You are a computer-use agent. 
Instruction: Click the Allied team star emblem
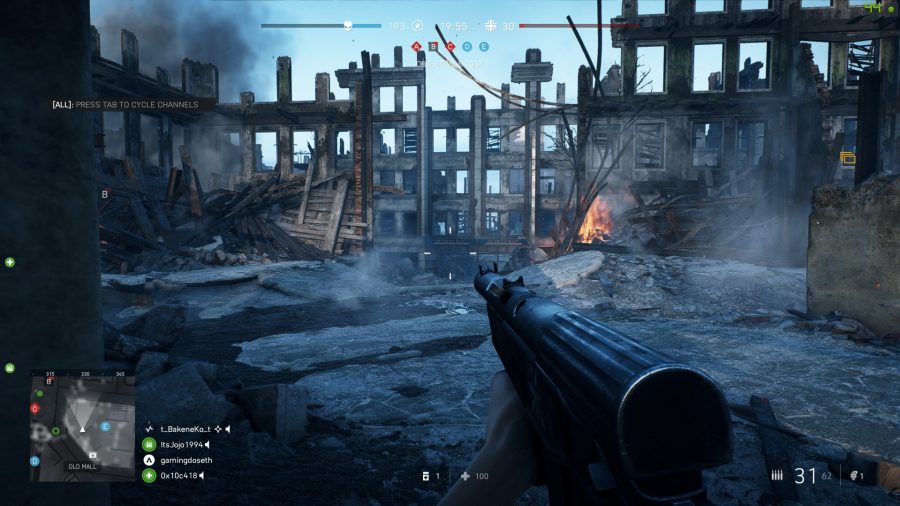(x=417, y=26)
